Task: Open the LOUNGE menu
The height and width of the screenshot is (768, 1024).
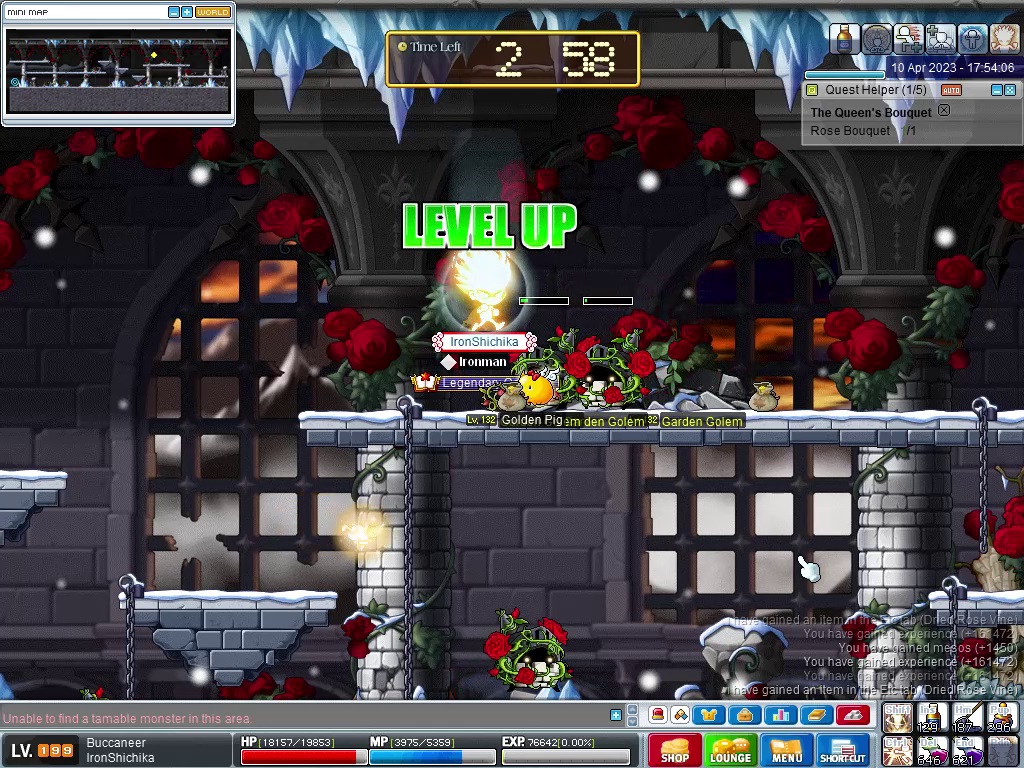Action: pyautogui.click(x=730, y=750)
